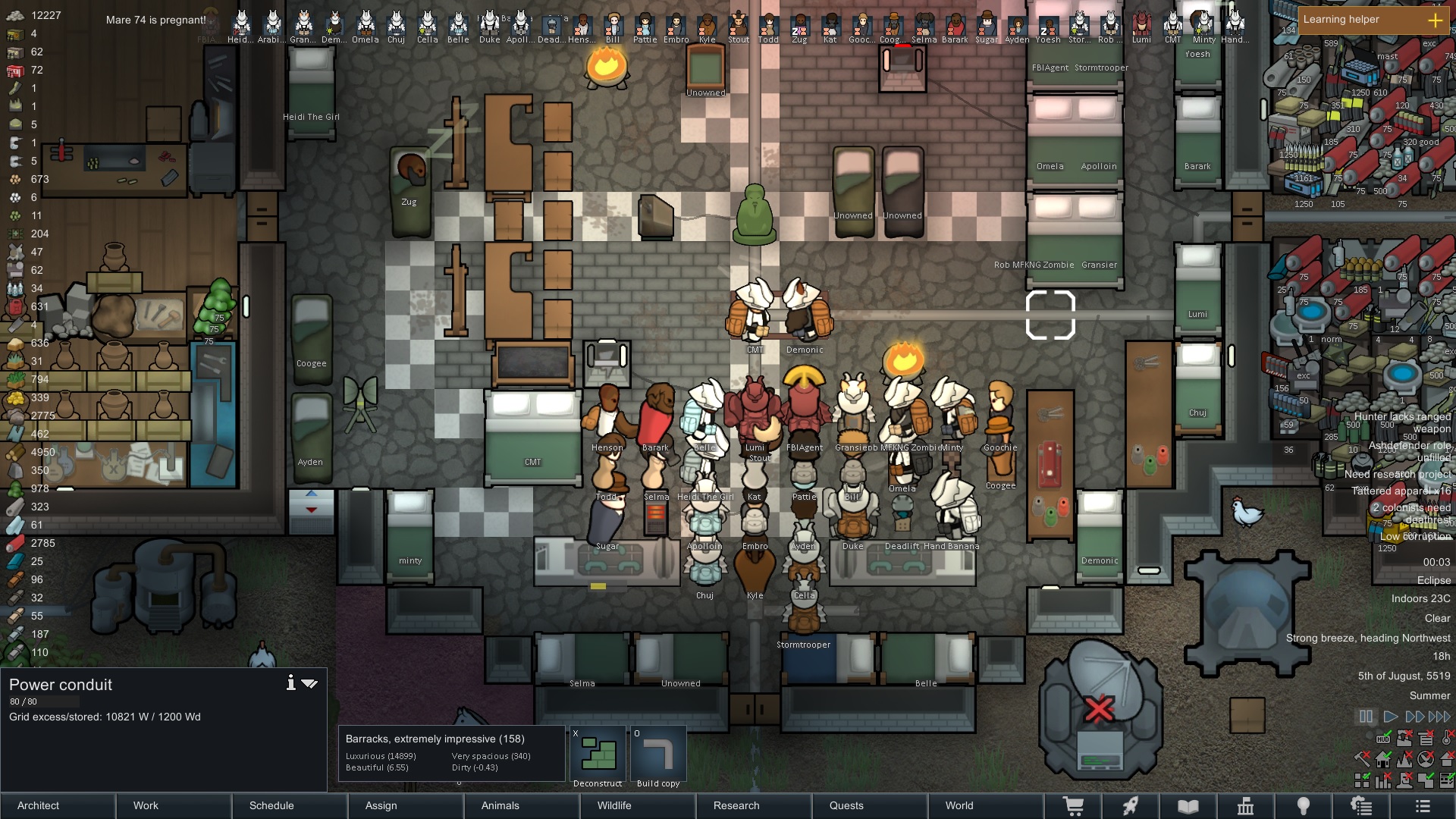Set game speed to normal play
The height and width of the screenshot is (819, 1456).
pos(1391,717)
